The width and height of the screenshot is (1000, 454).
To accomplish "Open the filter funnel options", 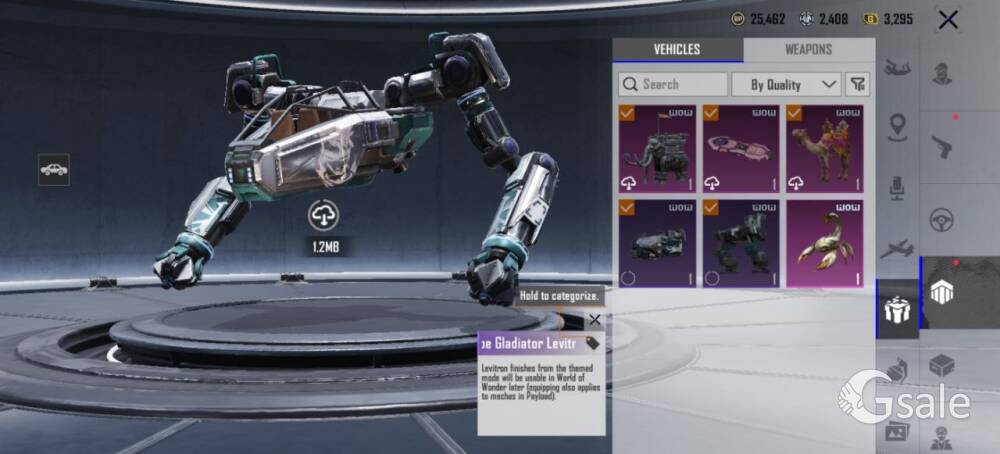I will tap(857, 84).
